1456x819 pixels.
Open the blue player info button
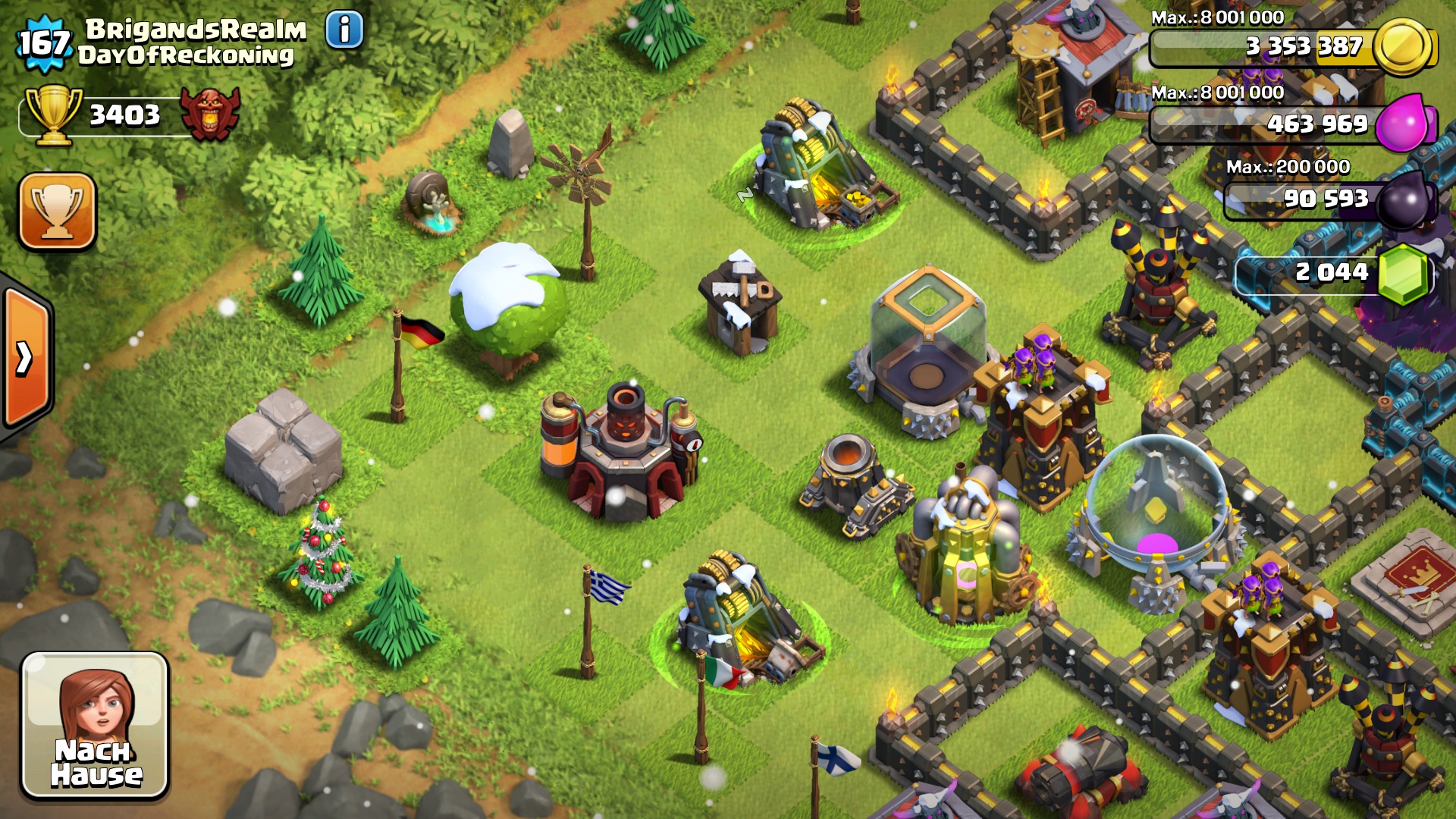point(344,30)
